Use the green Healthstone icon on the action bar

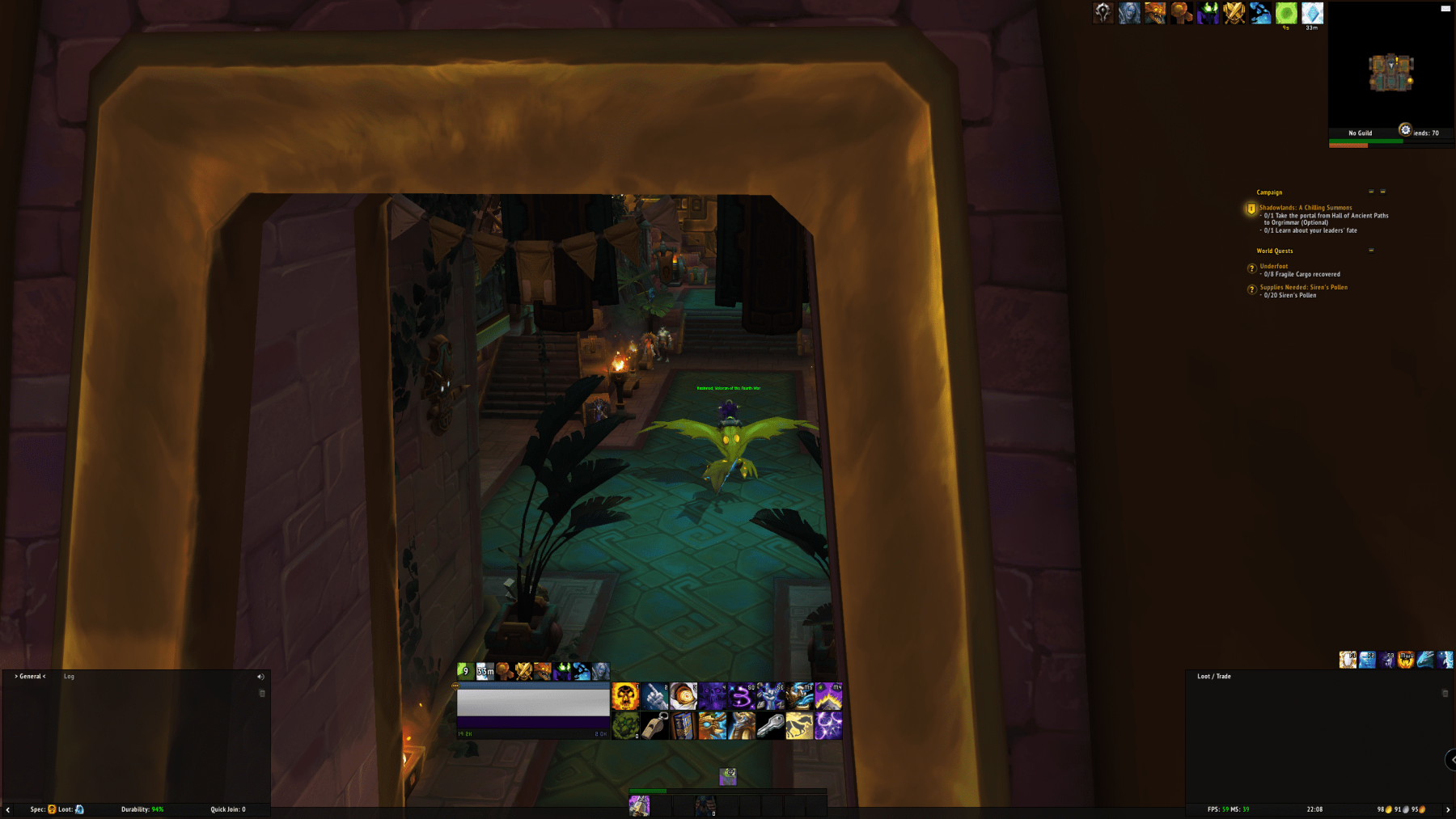click(624, 725)
